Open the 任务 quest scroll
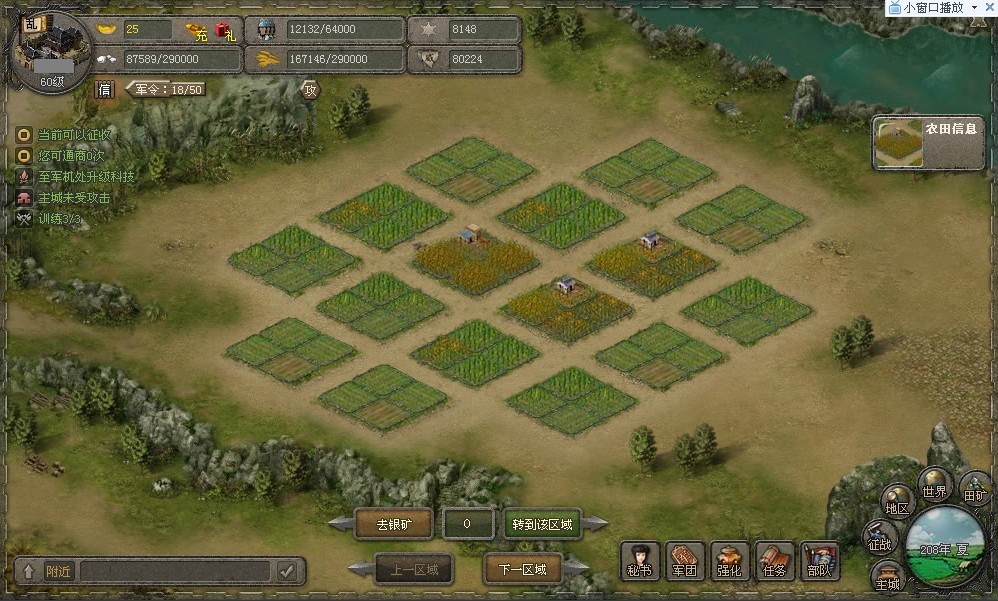The width and height of the screenshot is (998, 601). coord(775,561)
